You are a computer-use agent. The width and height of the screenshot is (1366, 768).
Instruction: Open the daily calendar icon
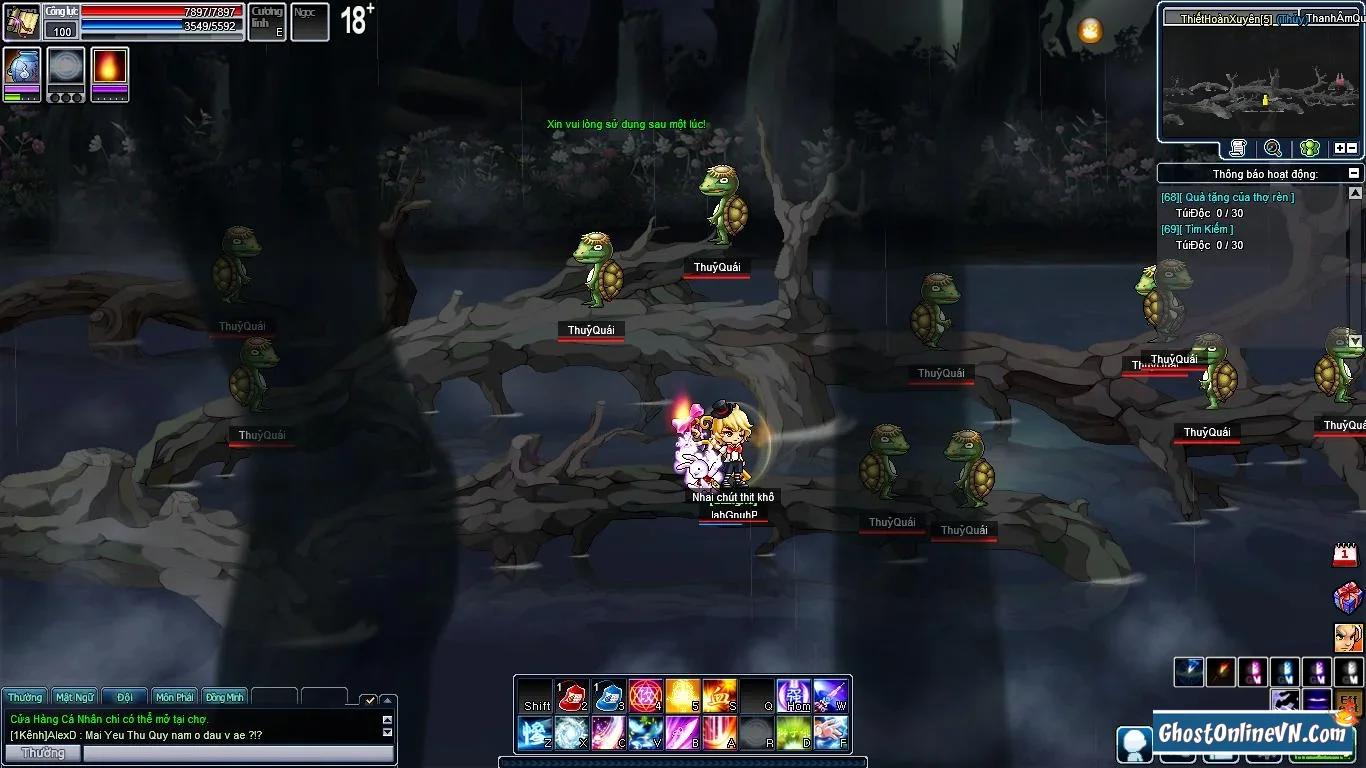click(x=1346, y=555)
